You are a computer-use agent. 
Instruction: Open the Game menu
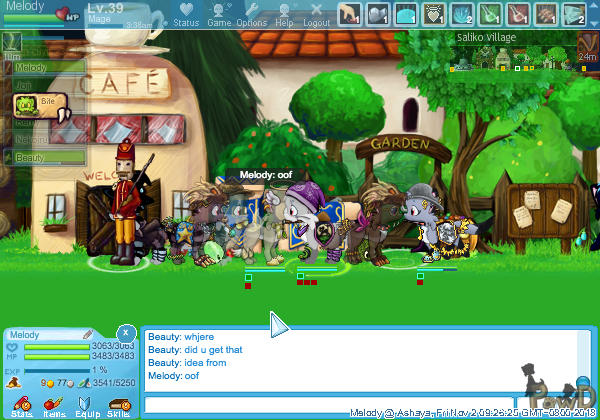219,13
